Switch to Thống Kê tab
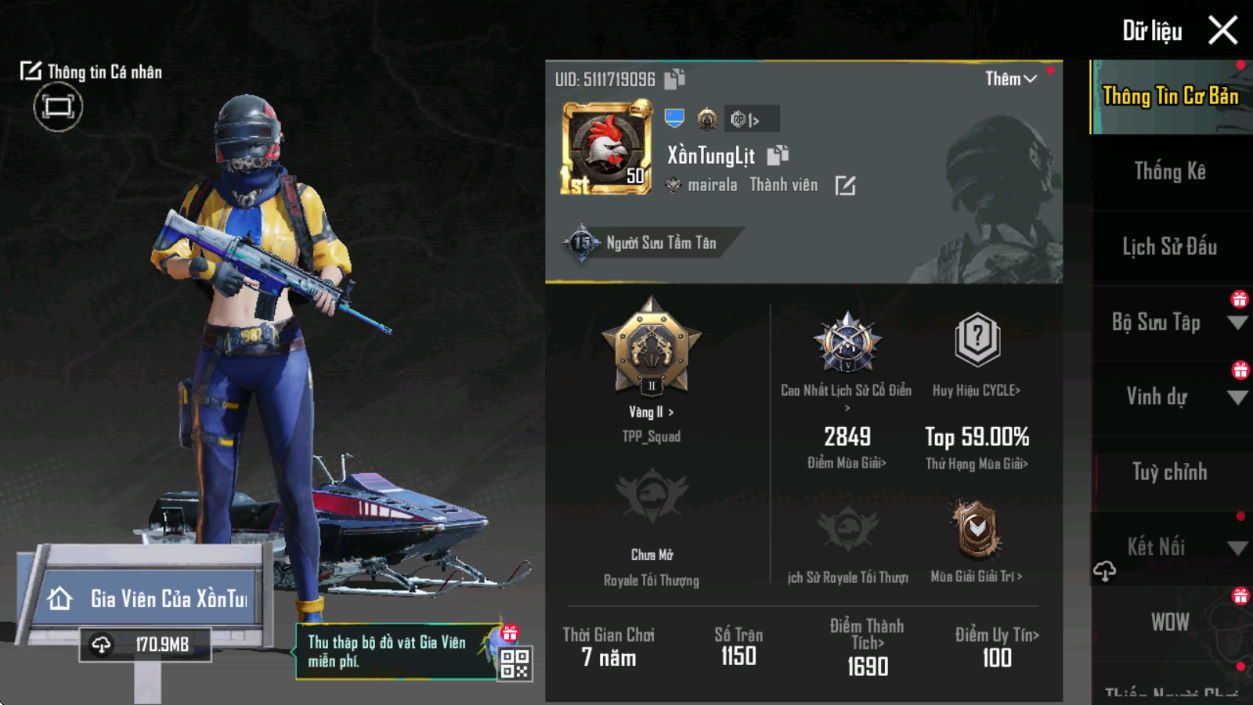Image resolution: width=1253 pixels, height=705 pixels. click(1169, 172)
